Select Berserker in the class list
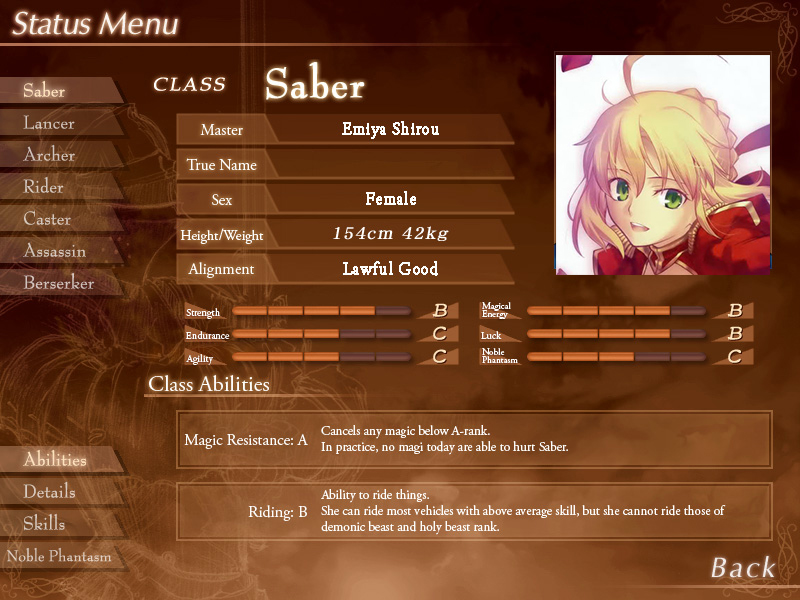The height and width of the screenshot is (600, 800). pyautogui.click(x=59, y=283)
